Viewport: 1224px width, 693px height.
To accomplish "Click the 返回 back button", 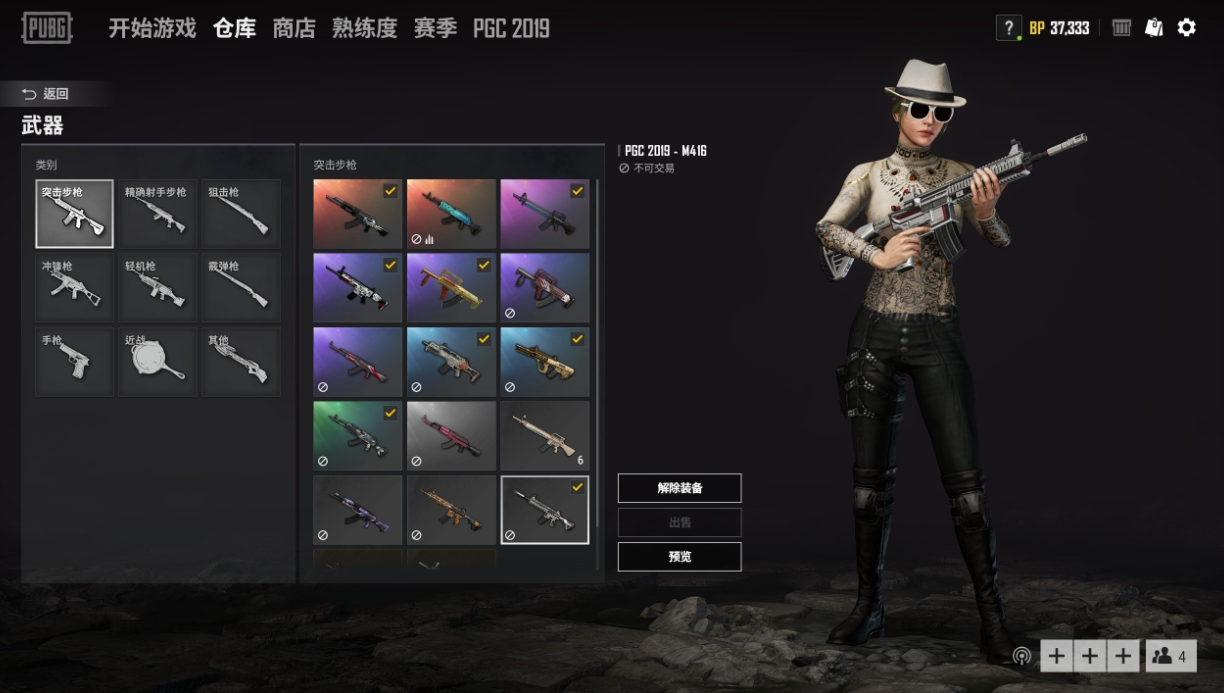I will coord(46,94).
